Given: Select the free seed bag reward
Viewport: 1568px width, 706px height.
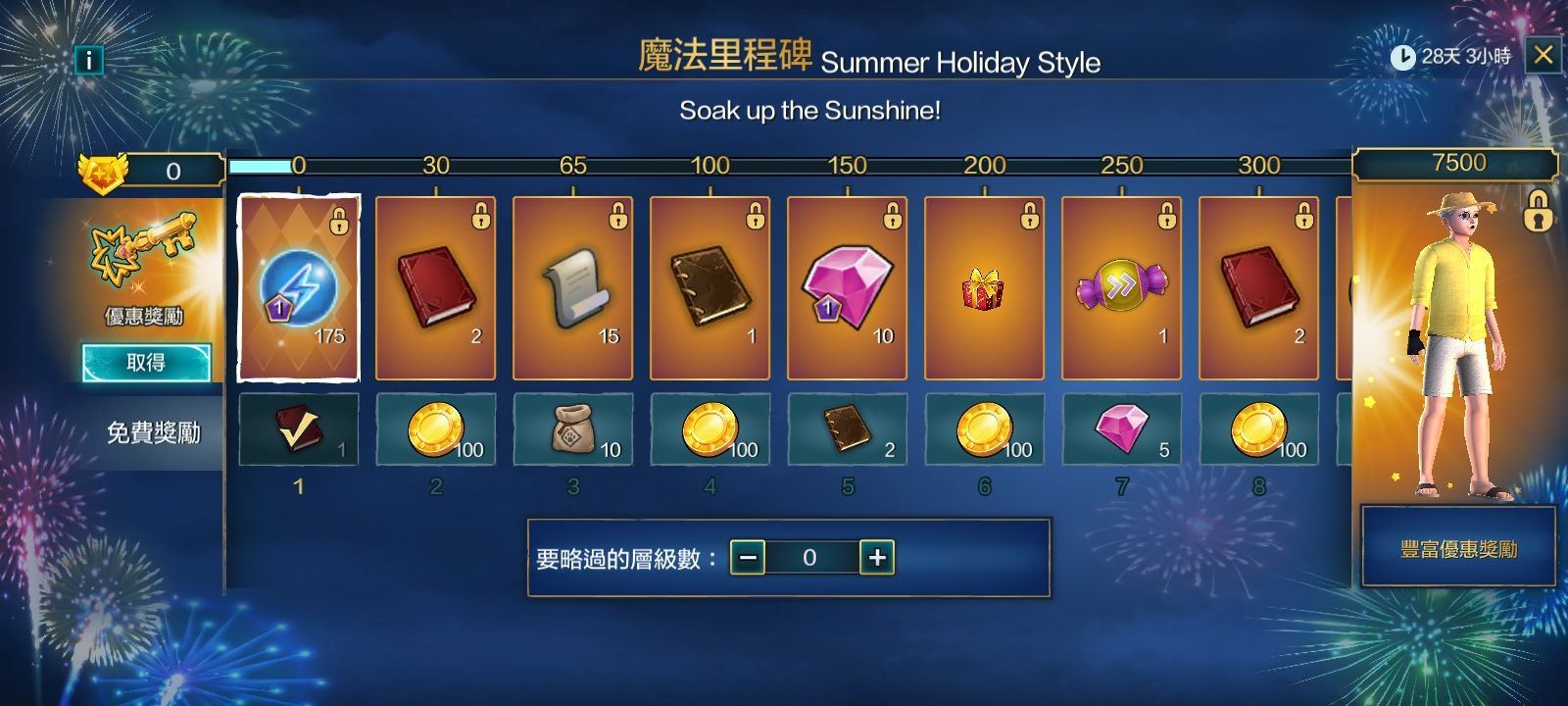Looking at the screenshot, I should 573,429.
